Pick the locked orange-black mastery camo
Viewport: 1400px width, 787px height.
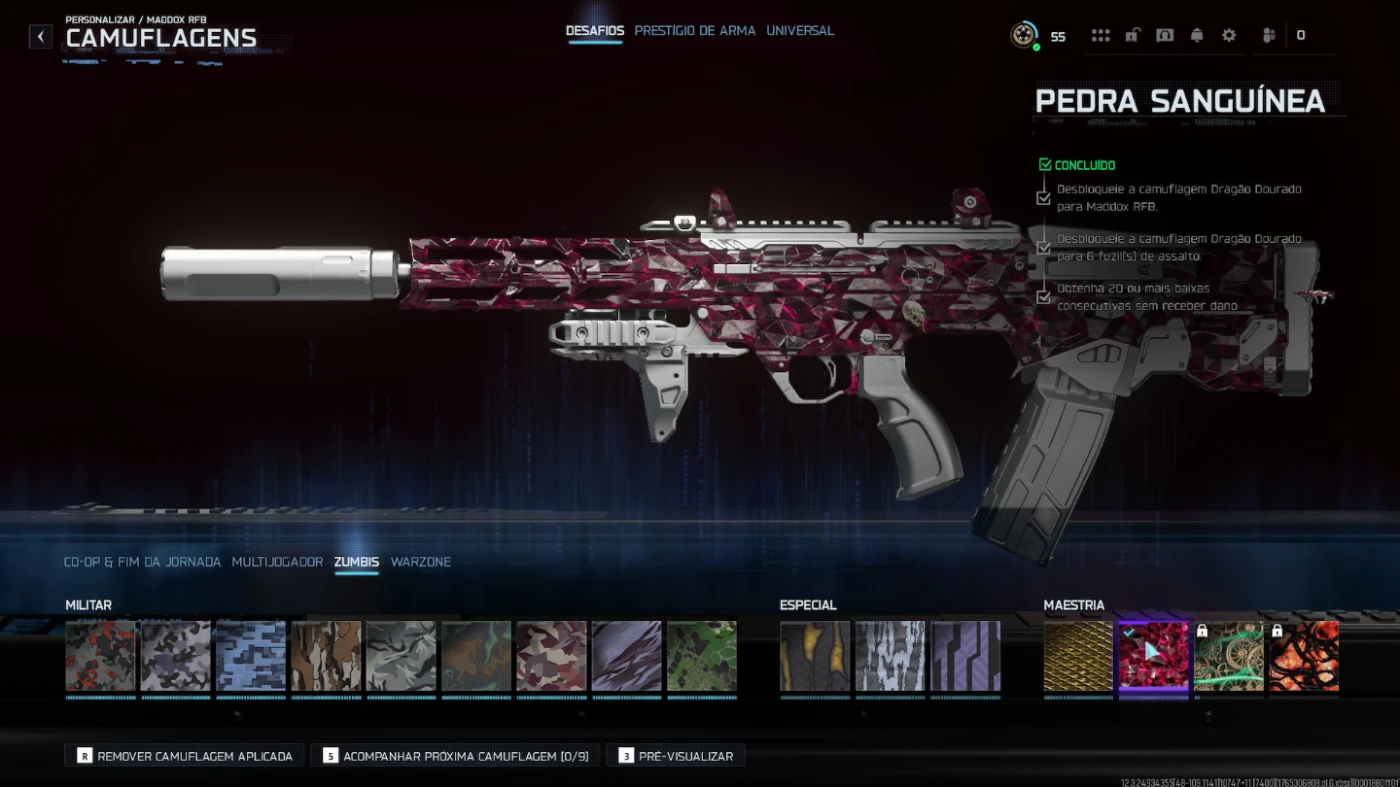1304,656
